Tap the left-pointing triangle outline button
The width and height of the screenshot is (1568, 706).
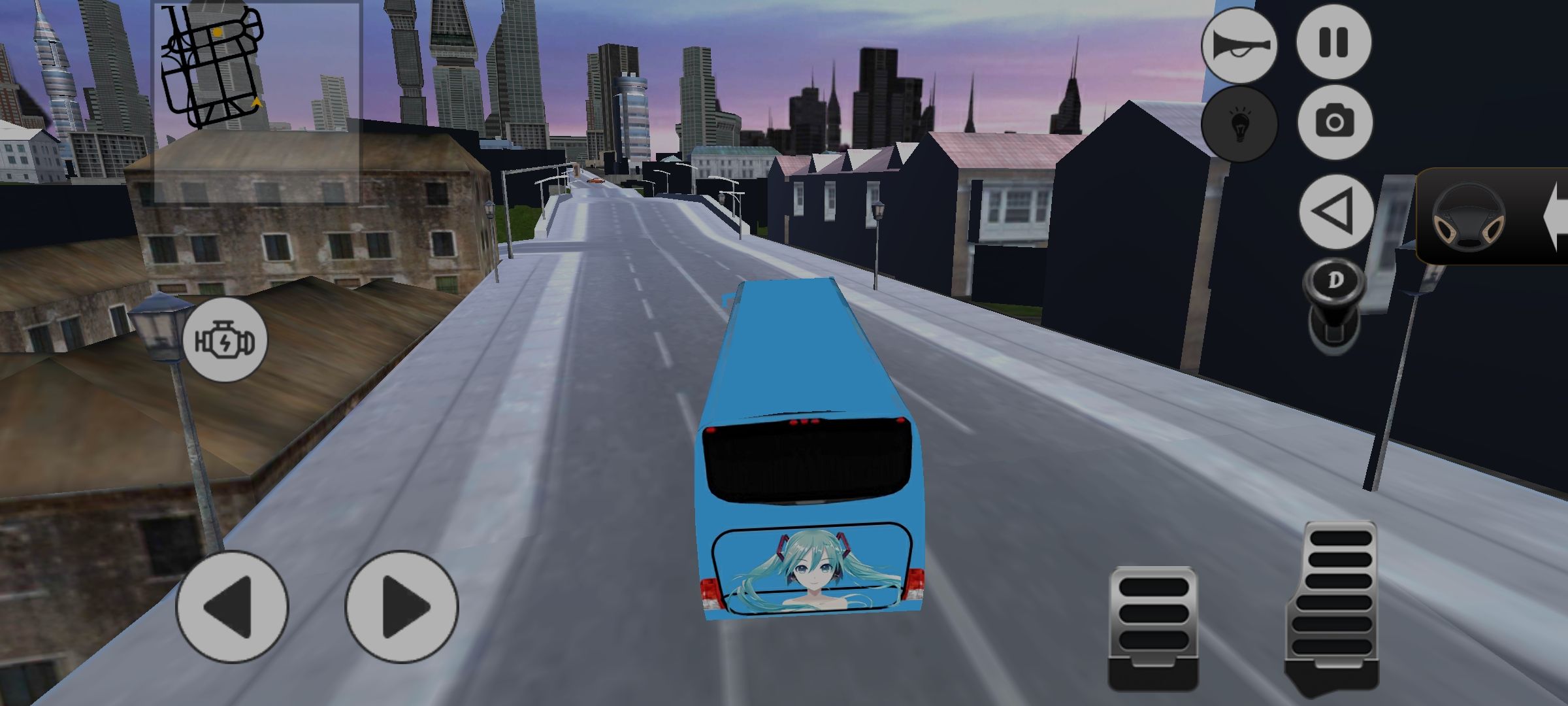point(1335,211)
